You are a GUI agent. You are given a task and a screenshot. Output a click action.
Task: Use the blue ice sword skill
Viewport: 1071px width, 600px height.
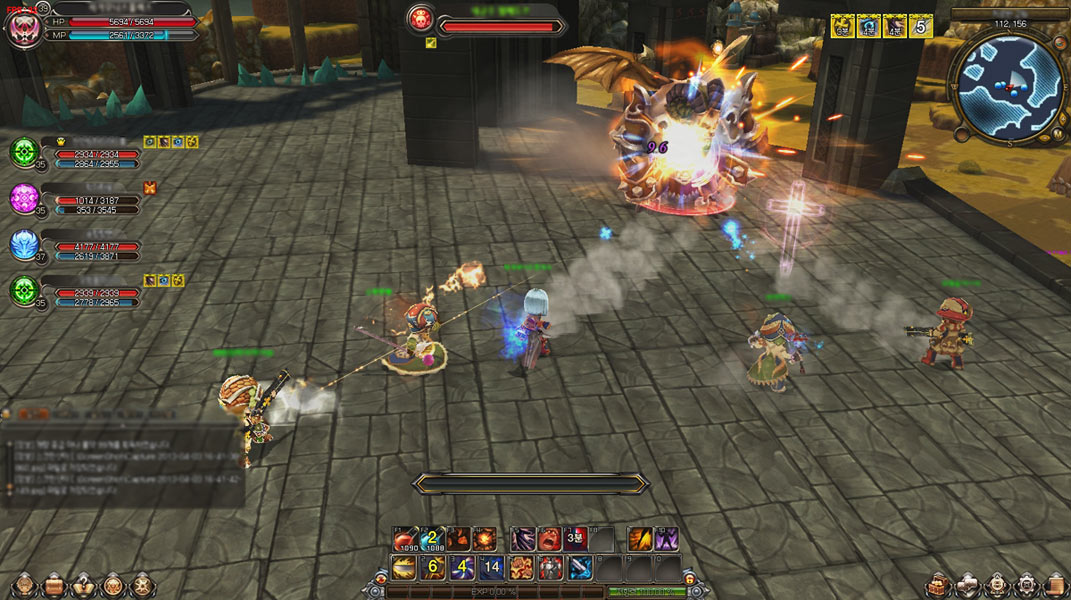580,568
